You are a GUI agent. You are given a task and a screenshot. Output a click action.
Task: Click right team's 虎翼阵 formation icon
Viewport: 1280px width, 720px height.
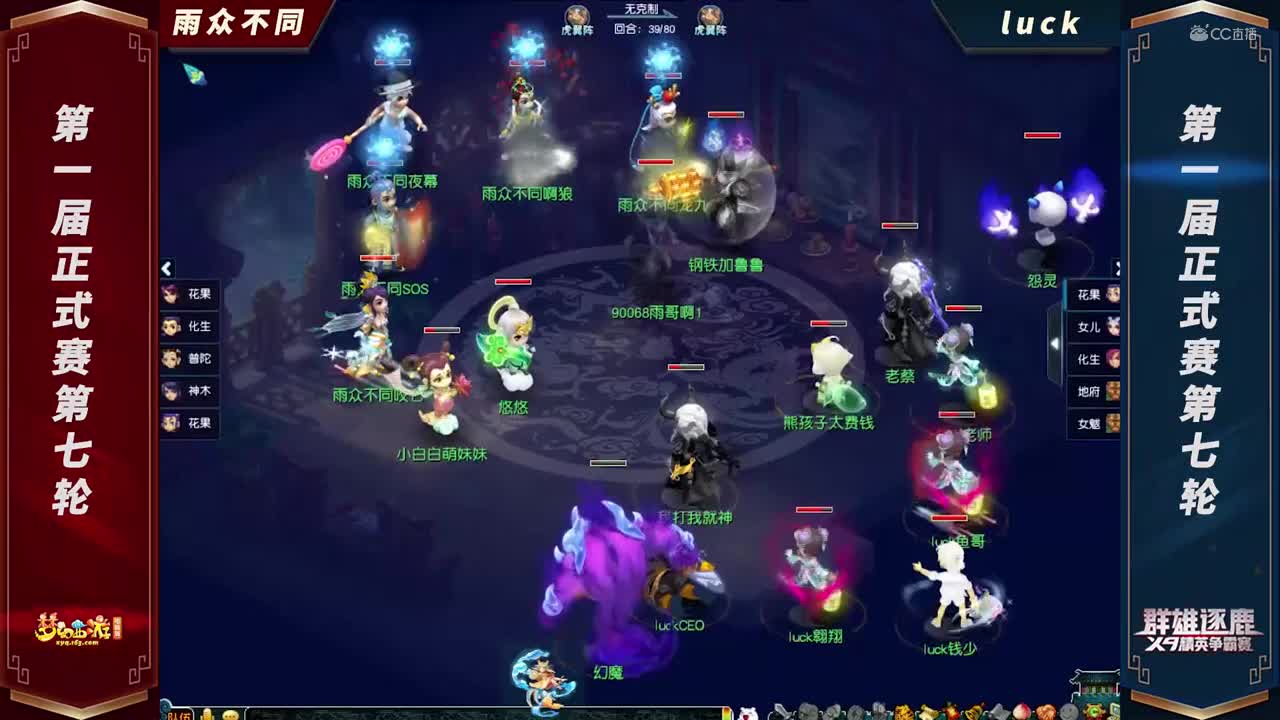point(708,14)
